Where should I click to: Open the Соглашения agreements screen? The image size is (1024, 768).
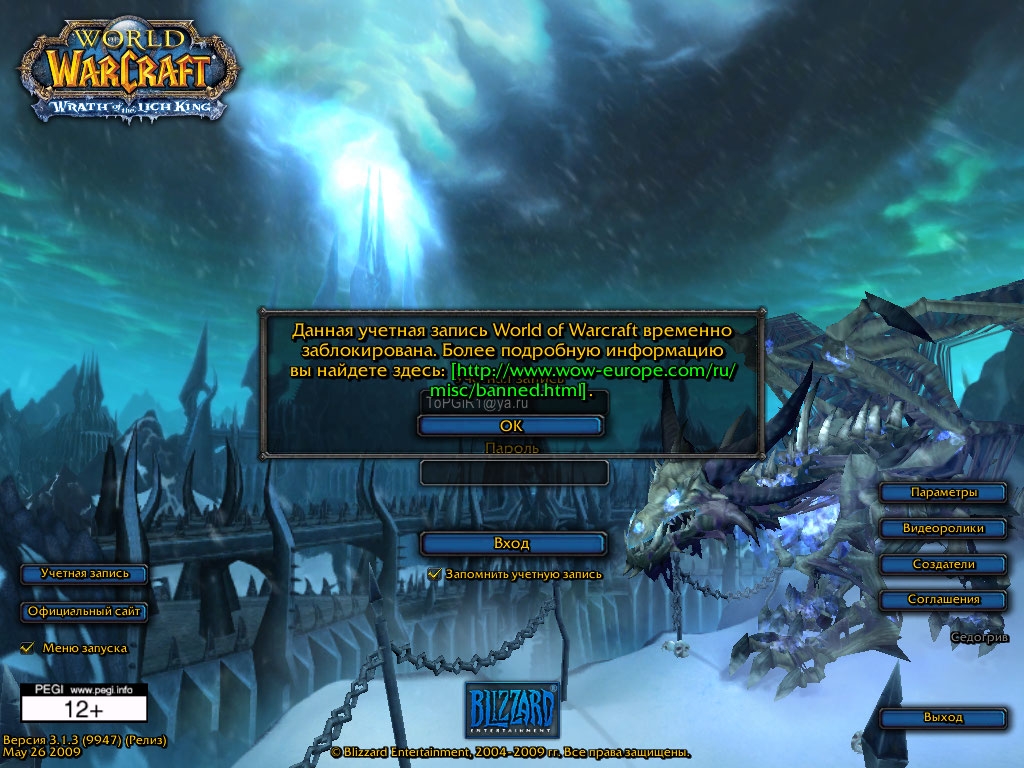click(943, 600)
